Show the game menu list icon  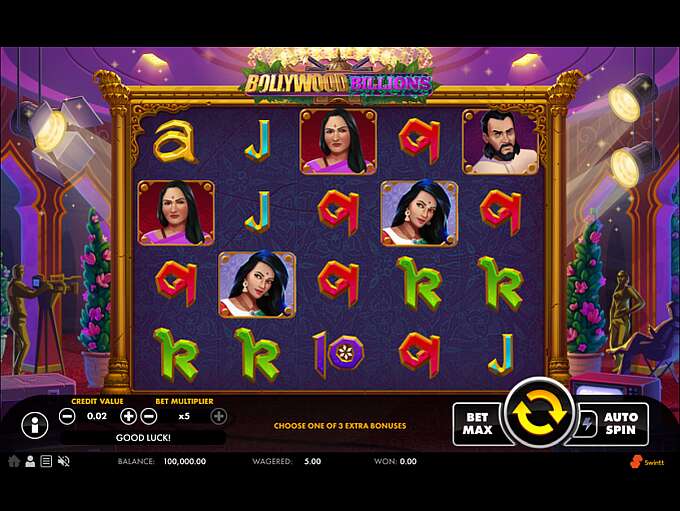(46, 461)
